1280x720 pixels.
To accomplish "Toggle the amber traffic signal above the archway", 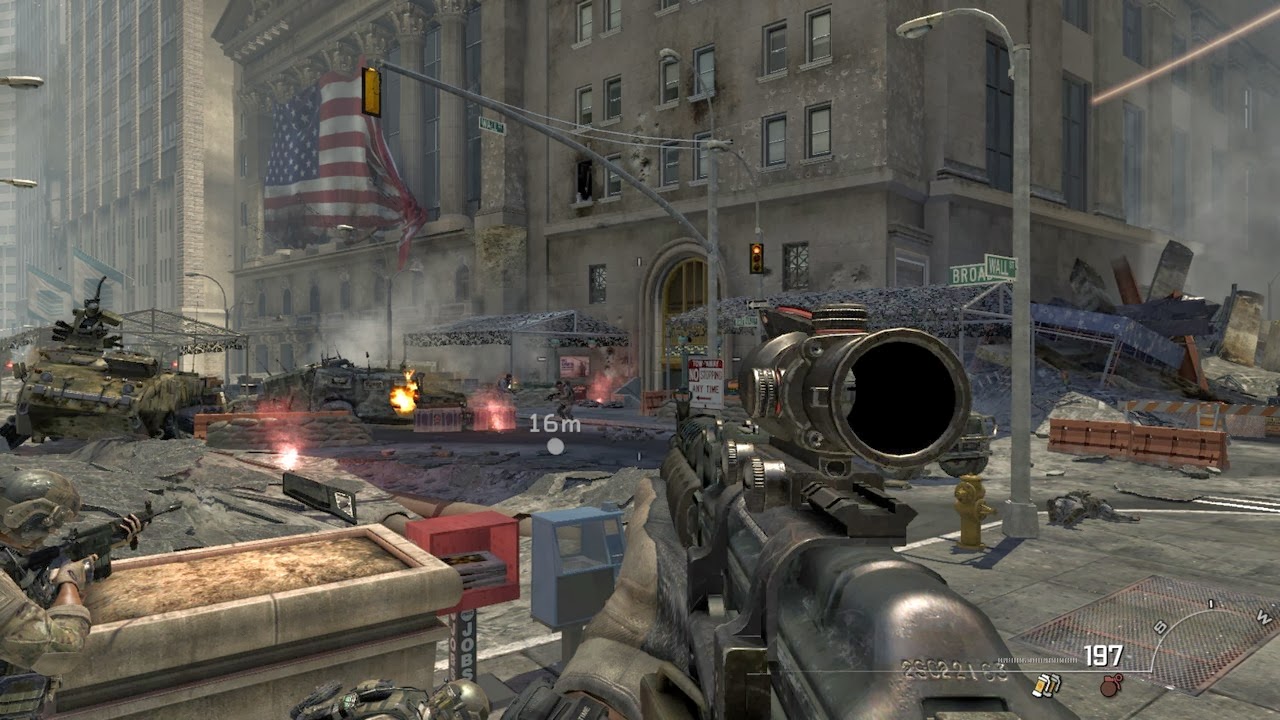I will pos(756,256).
